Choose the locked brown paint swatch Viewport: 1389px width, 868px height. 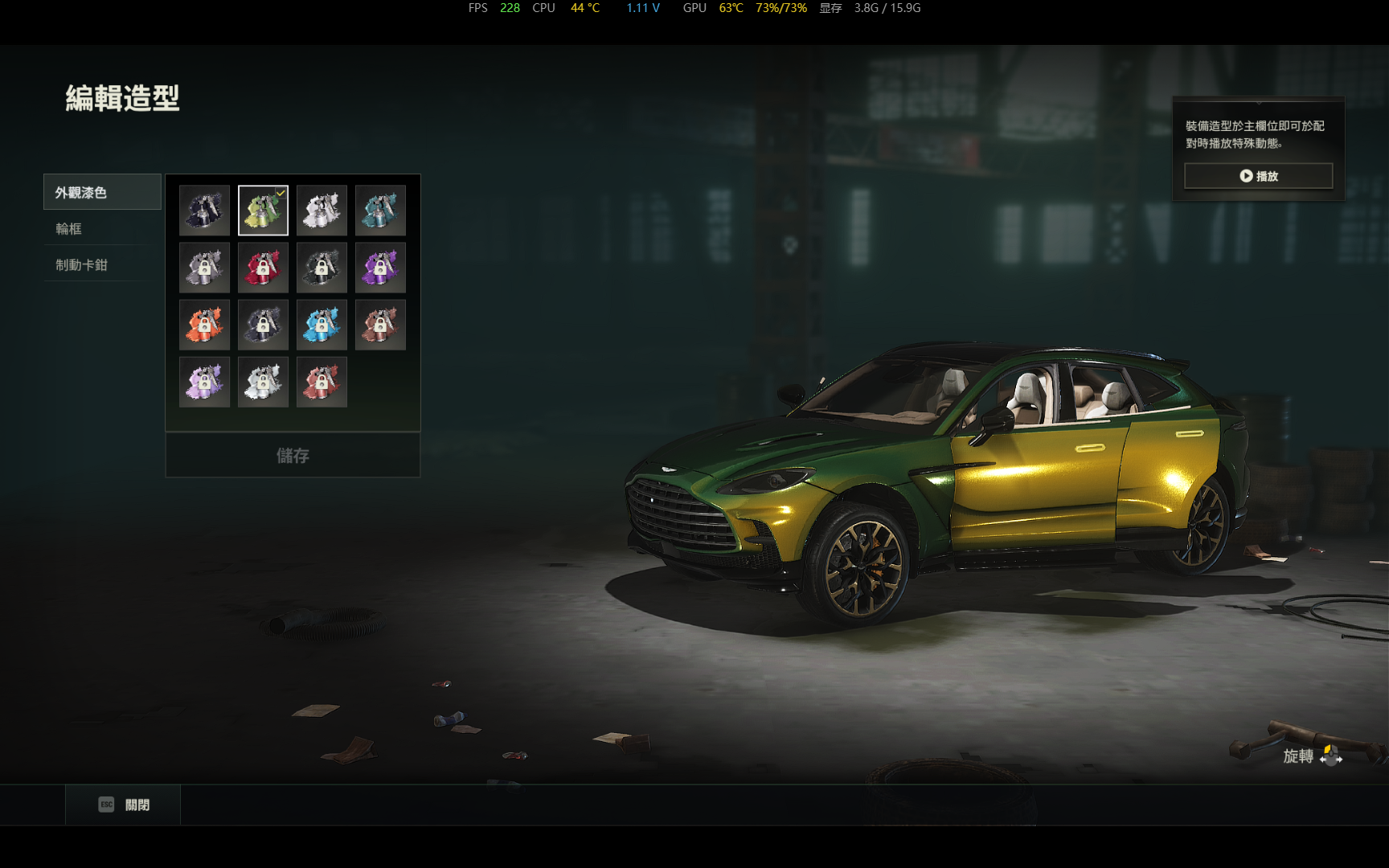380,325
